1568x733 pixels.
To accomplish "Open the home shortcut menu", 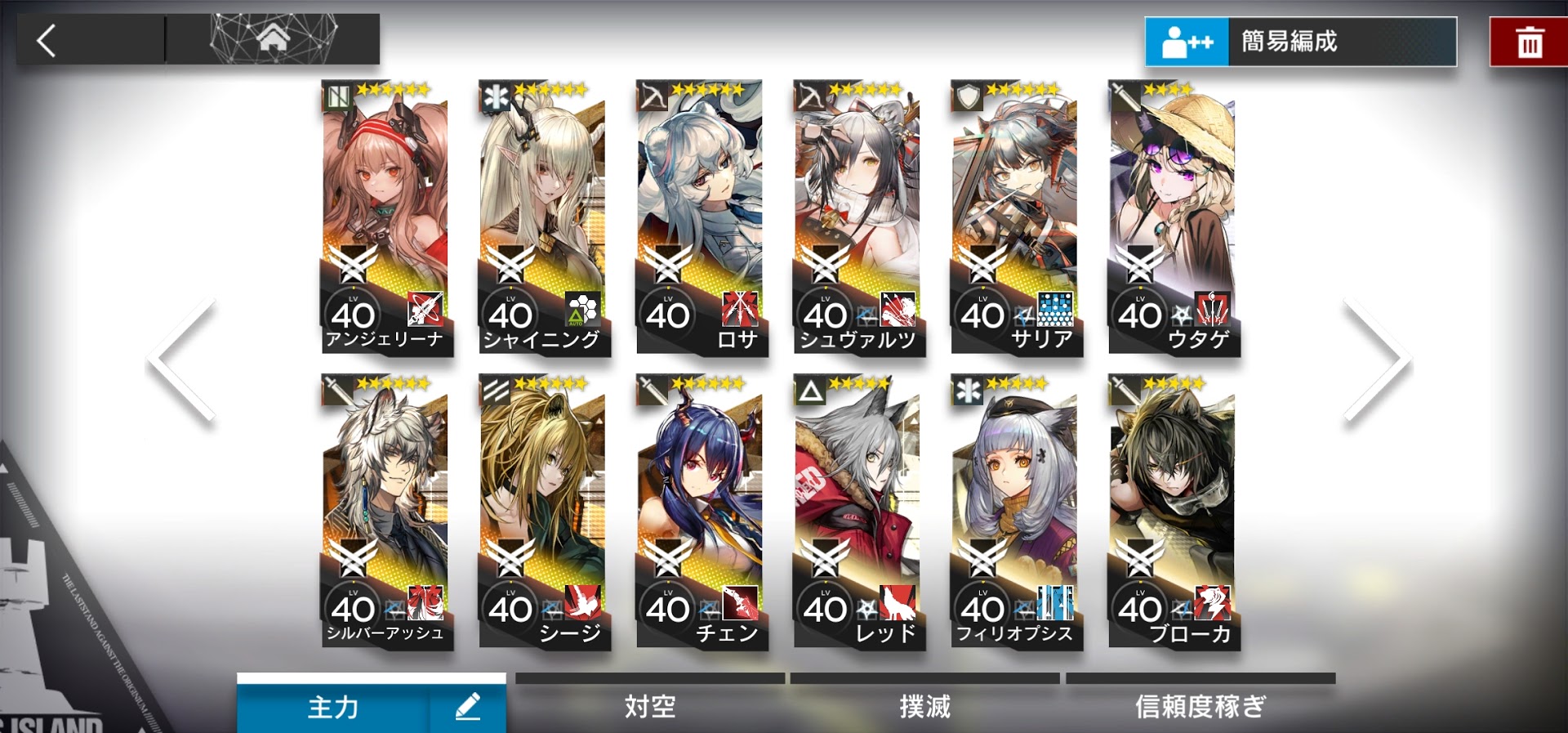I will [x=273, y=38].
